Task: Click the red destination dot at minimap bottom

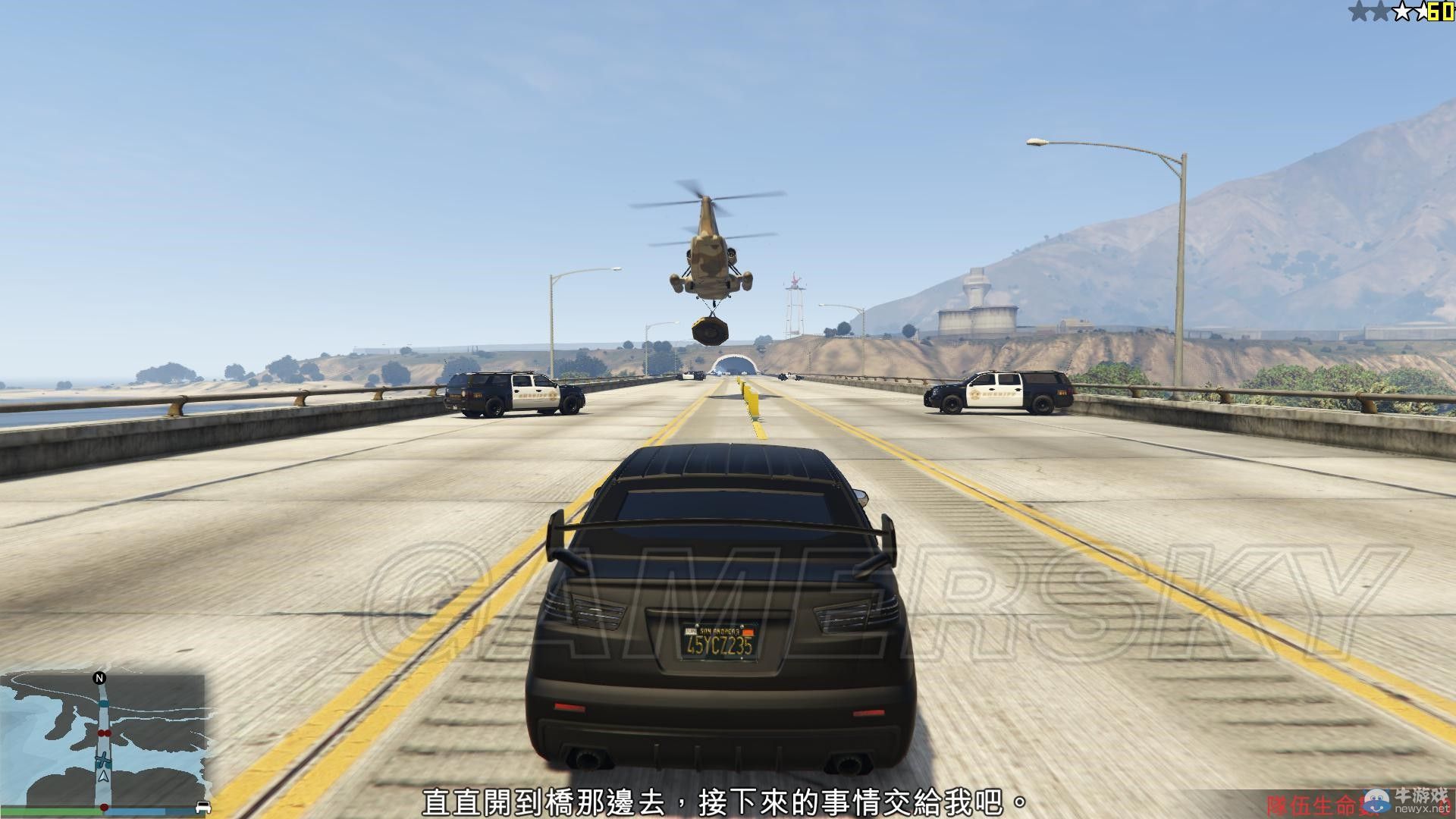Action: [x=105, y=807]
